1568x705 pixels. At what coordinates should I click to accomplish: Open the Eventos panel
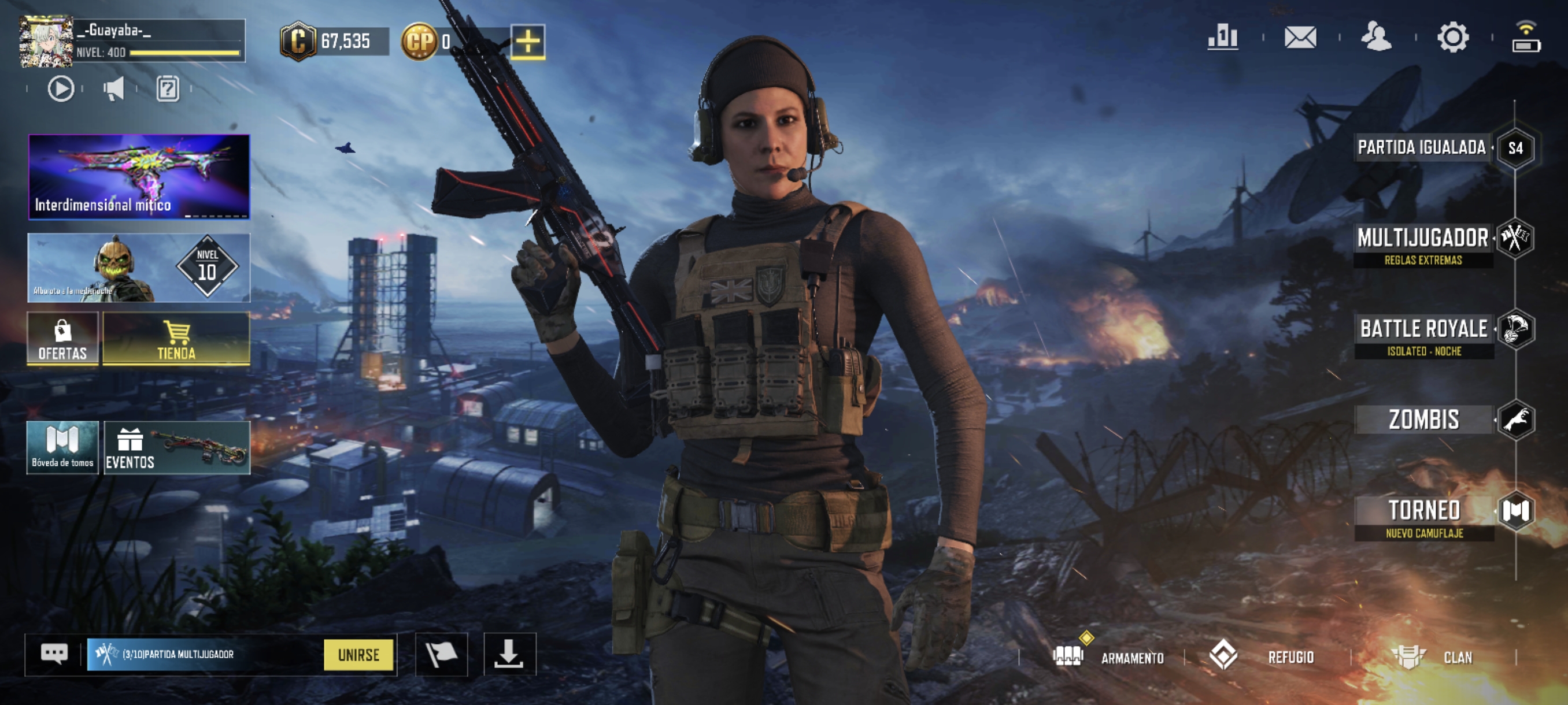(x=176, y=447)
